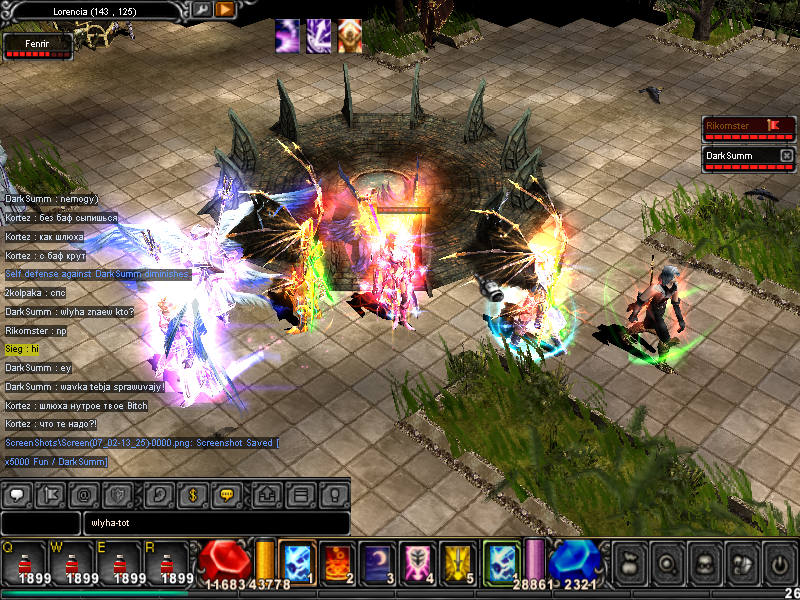Focus the chat message input field

(x=217, y=523)
